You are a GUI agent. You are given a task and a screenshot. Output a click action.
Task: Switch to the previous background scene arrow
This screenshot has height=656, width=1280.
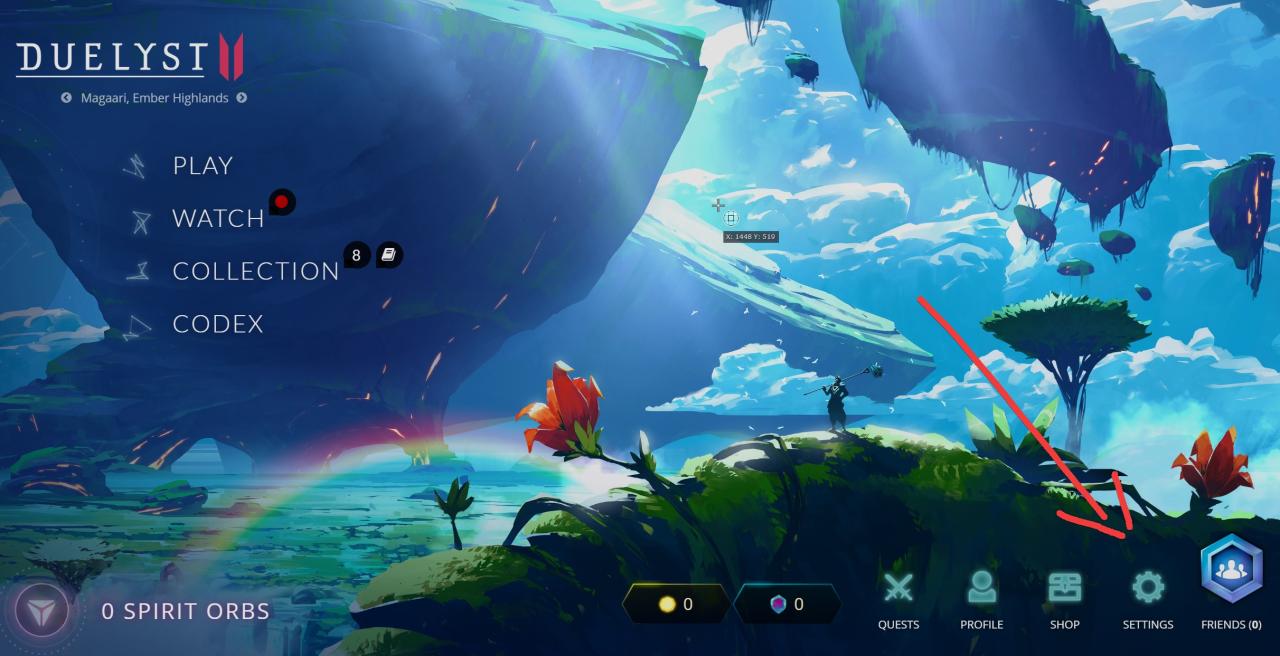pyautogui.click(x=66, y=98)
